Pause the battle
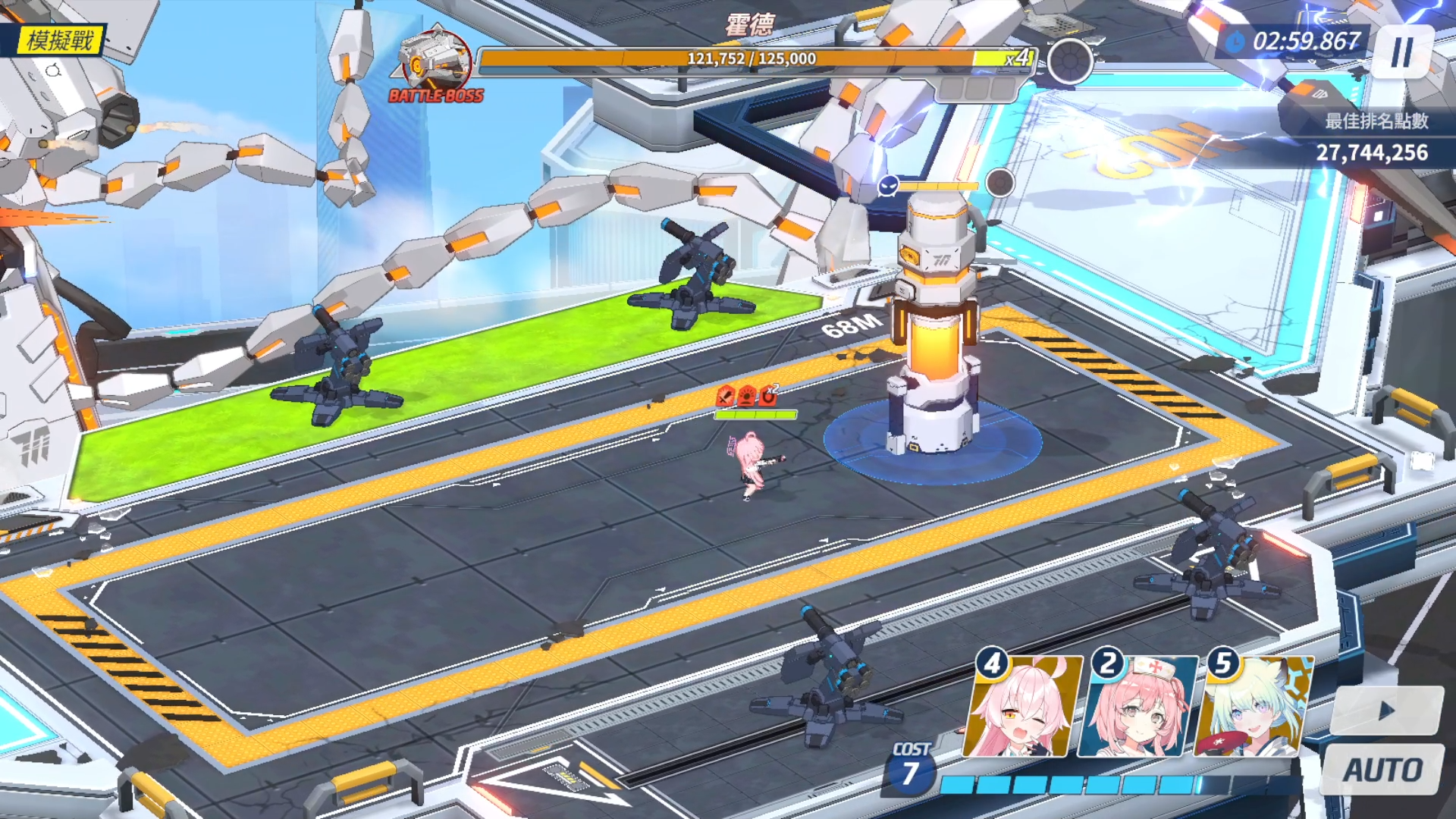This screenshot has height=819, width=1456. (1402, 52)
